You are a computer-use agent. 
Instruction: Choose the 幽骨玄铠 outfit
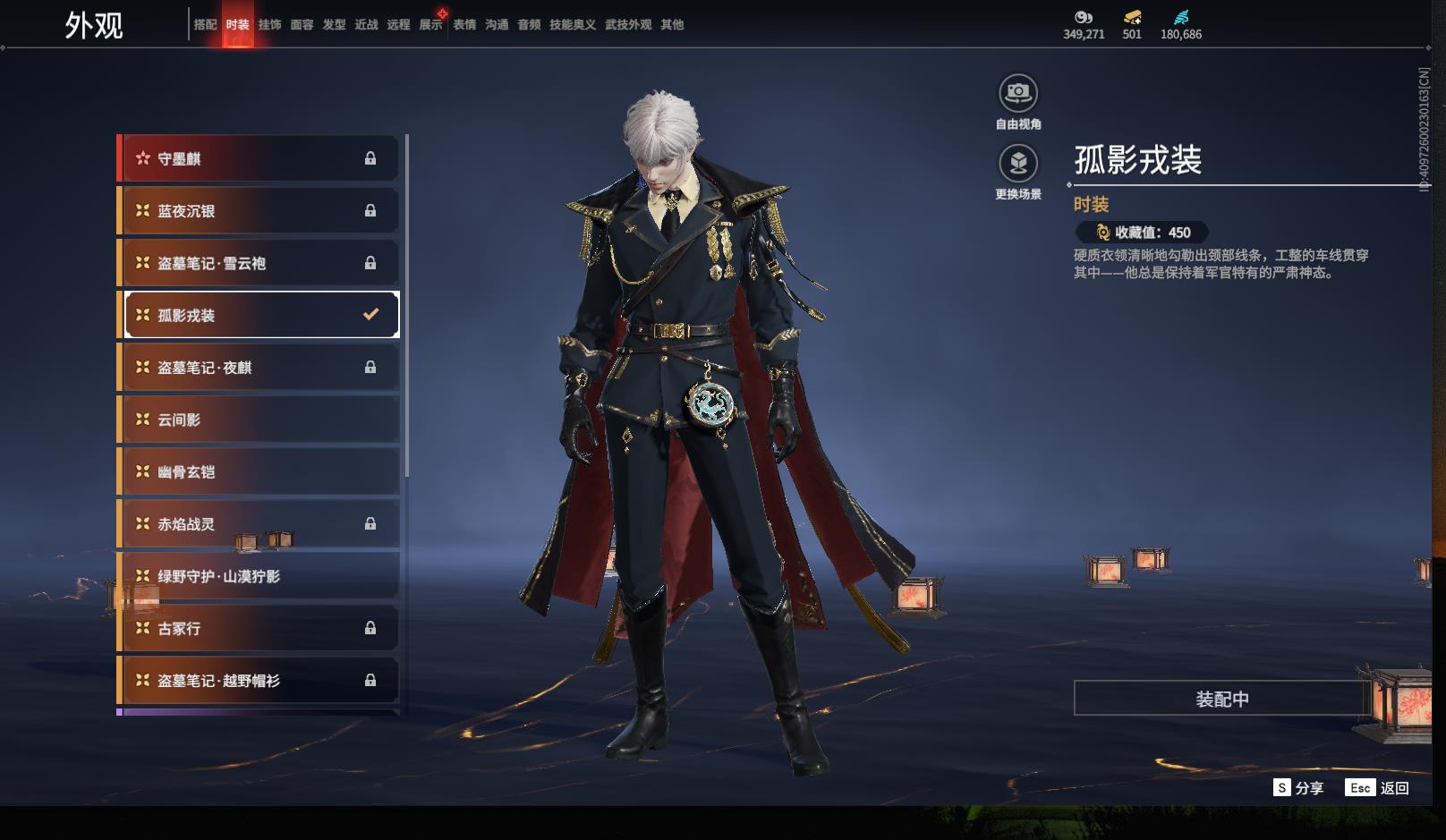(x=258, y=471)
